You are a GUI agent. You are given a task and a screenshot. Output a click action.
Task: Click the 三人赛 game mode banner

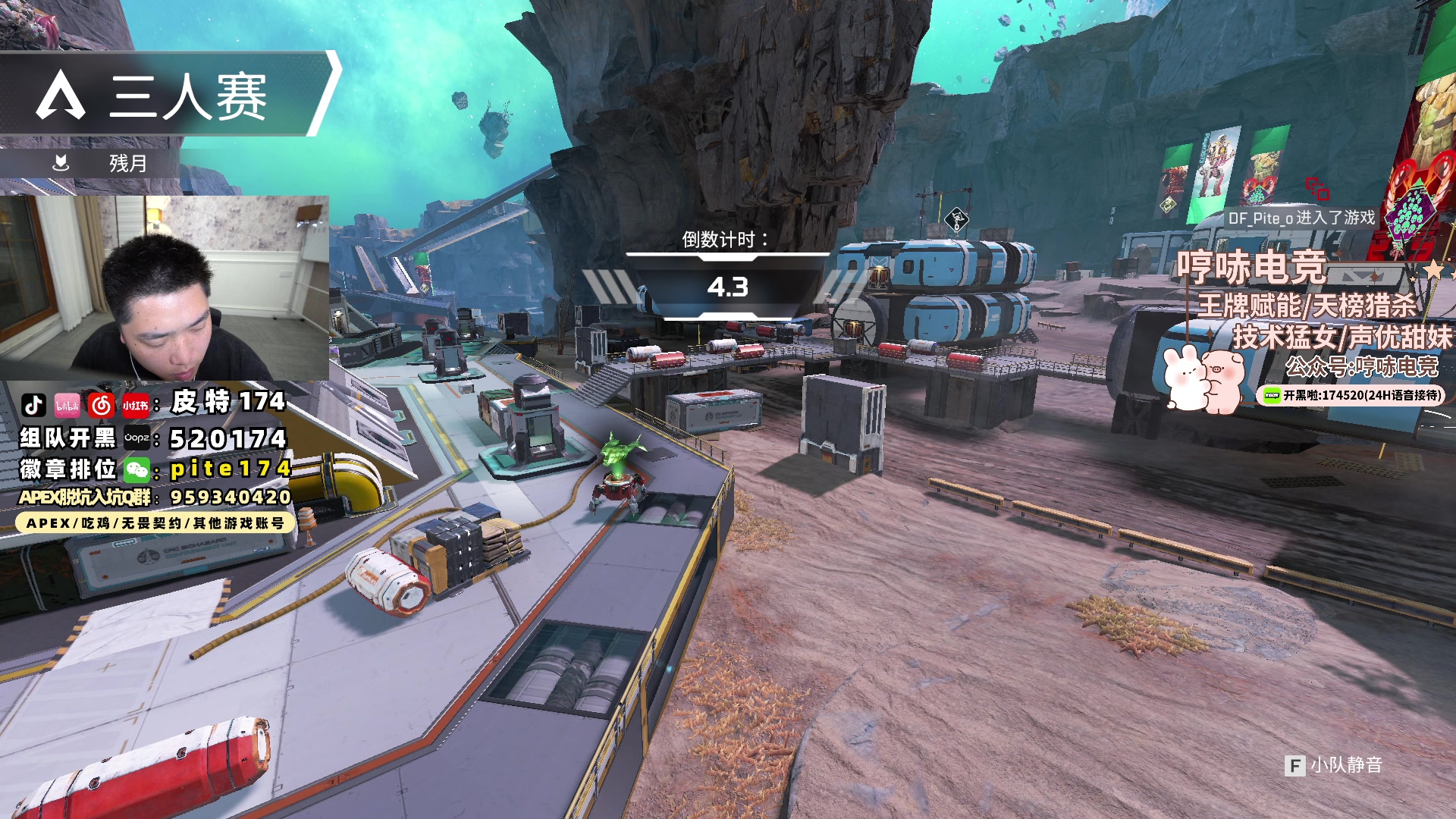167,96
